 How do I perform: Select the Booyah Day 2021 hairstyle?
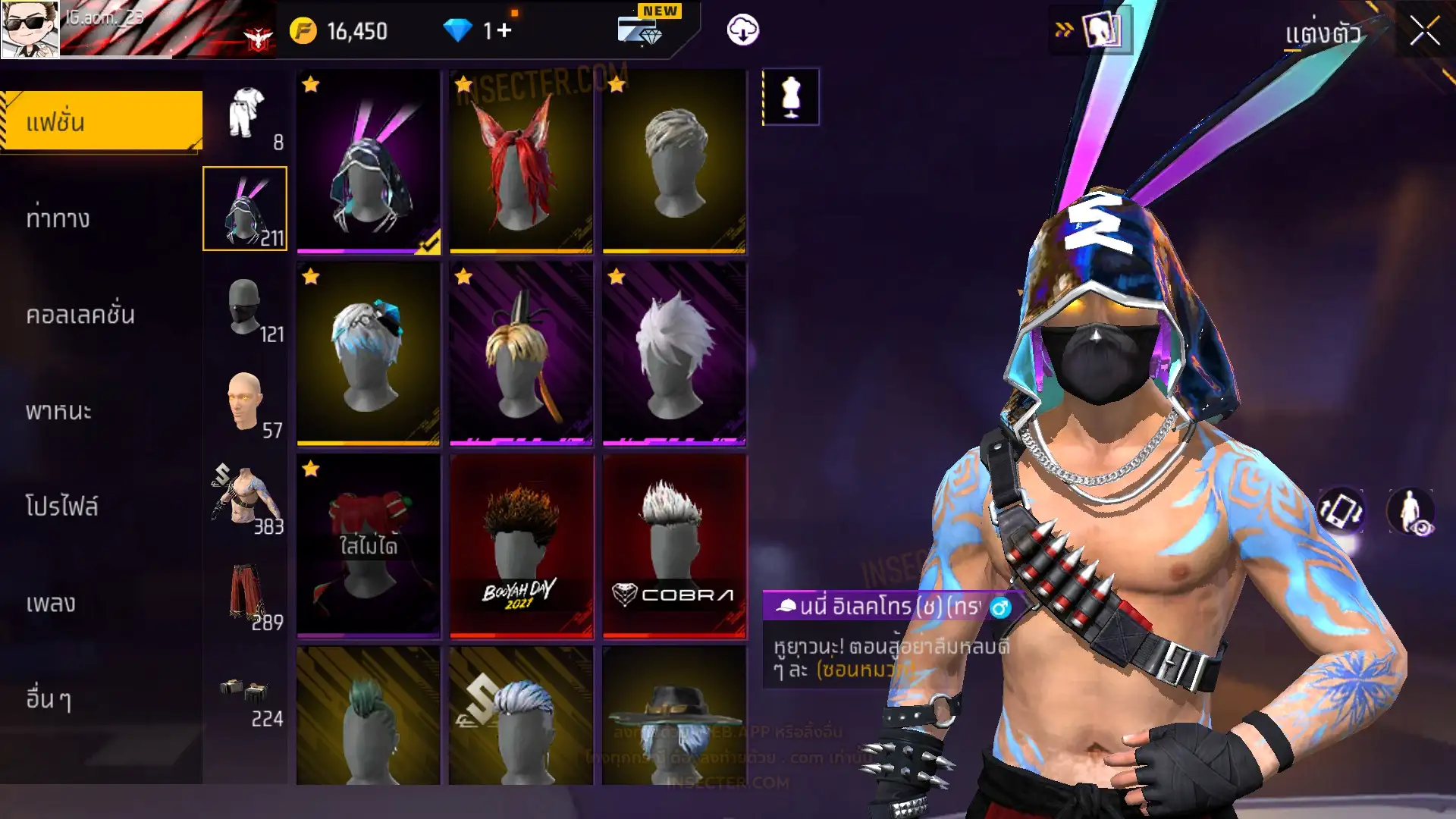[x=521, y=546]
